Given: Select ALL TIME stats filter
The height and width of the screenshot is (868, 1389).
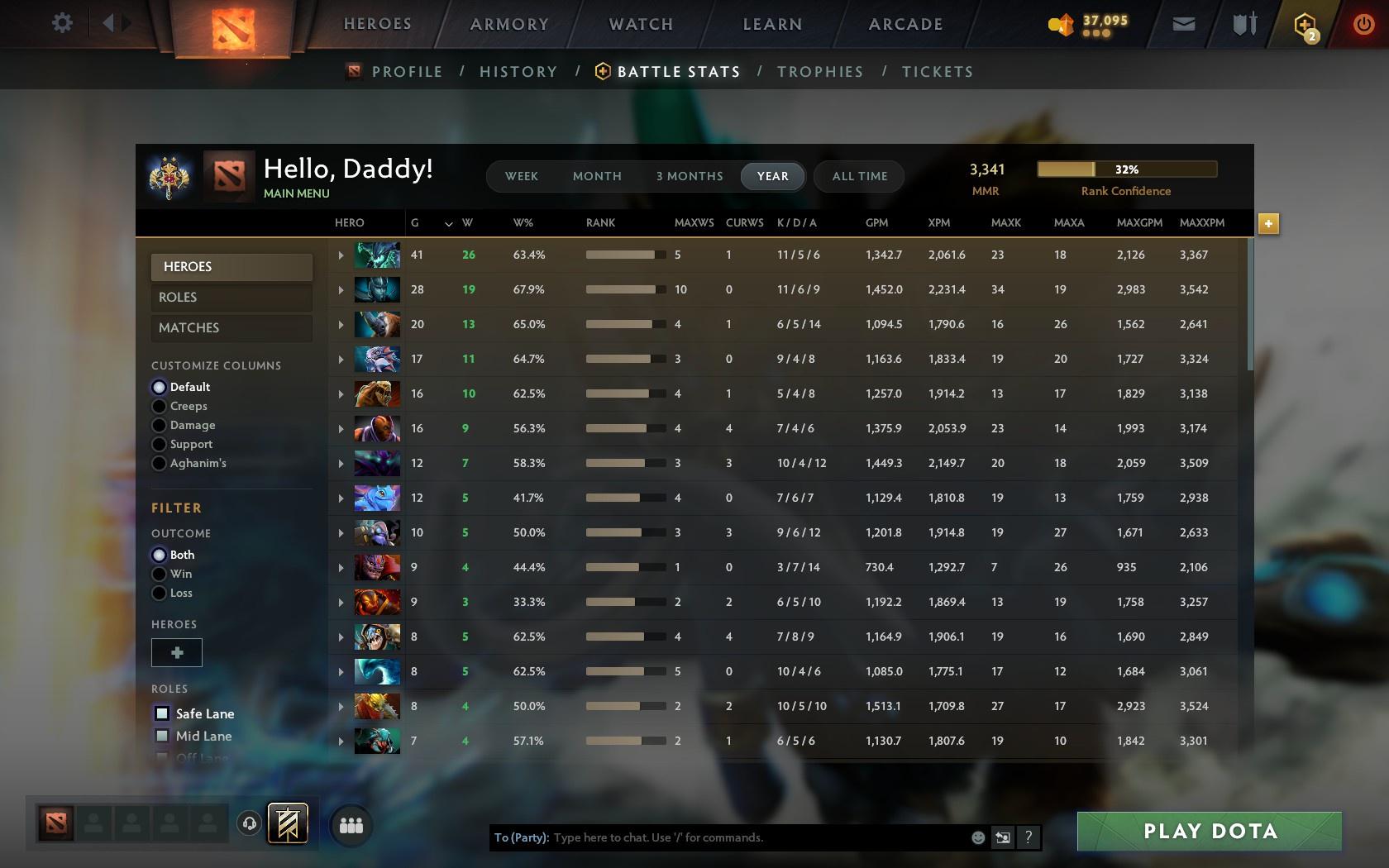Looking at the screenshot, I should (858, 176).
